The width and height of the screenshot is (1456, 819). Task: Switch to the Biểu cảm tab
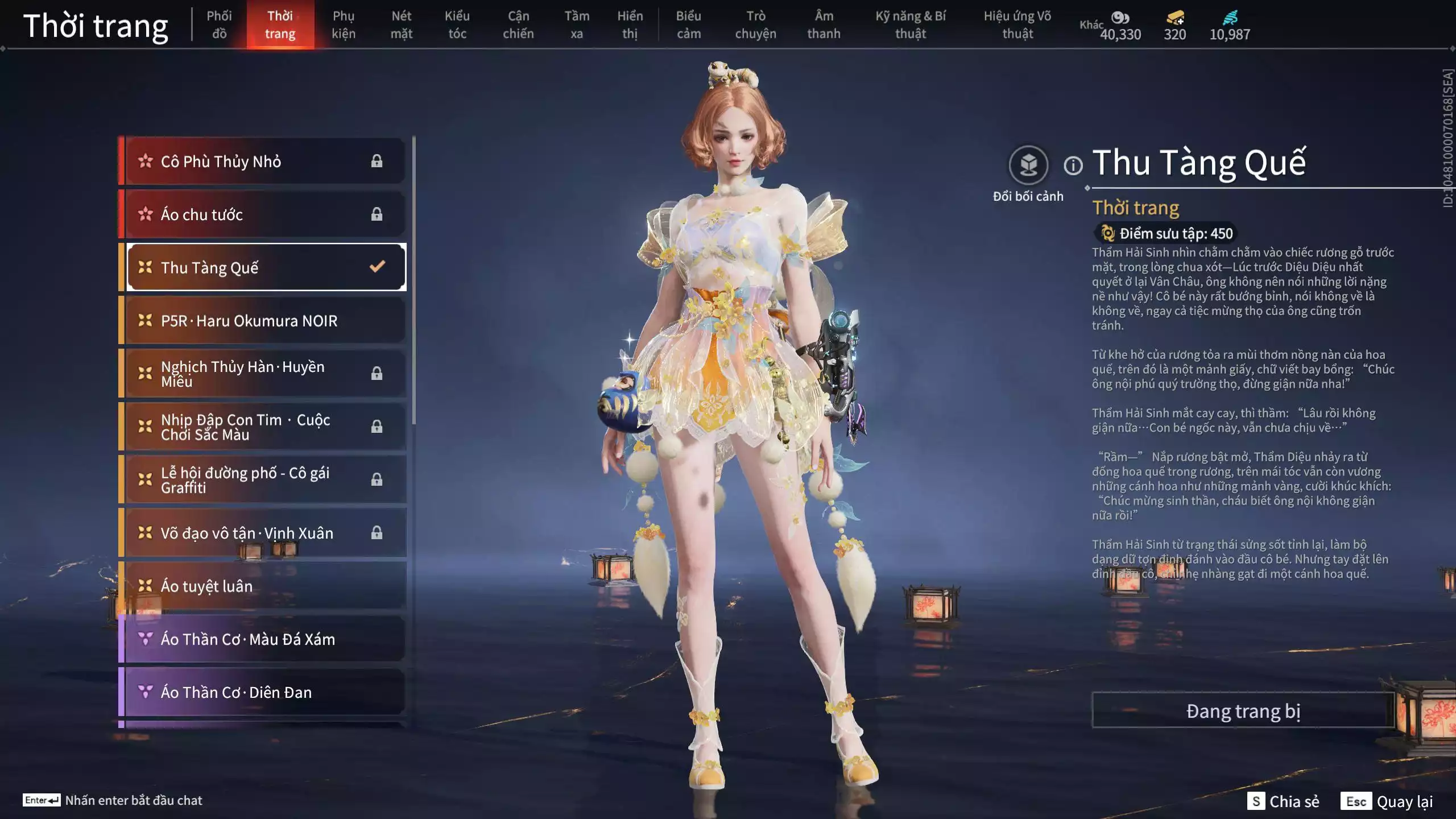(688, 25)
